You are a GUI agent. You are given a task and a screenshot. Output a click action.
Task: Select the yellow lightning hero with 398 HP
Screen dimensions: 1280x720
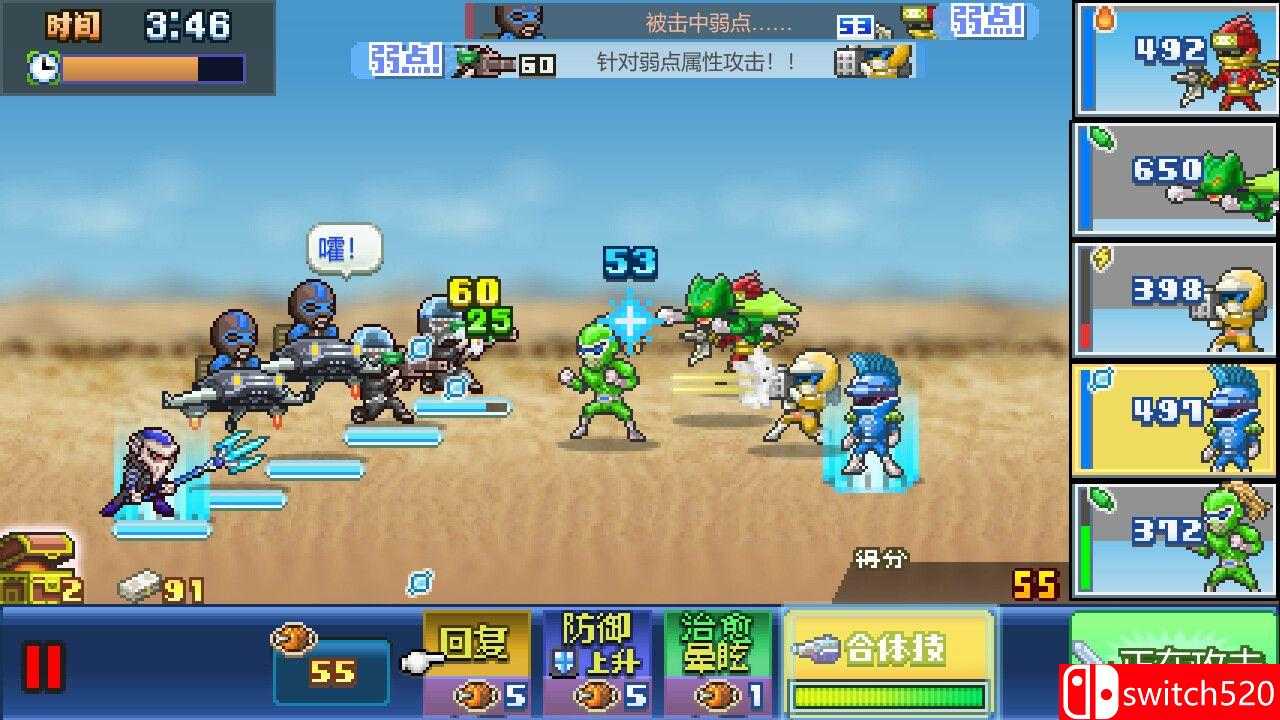click(x=1175, y=300)
